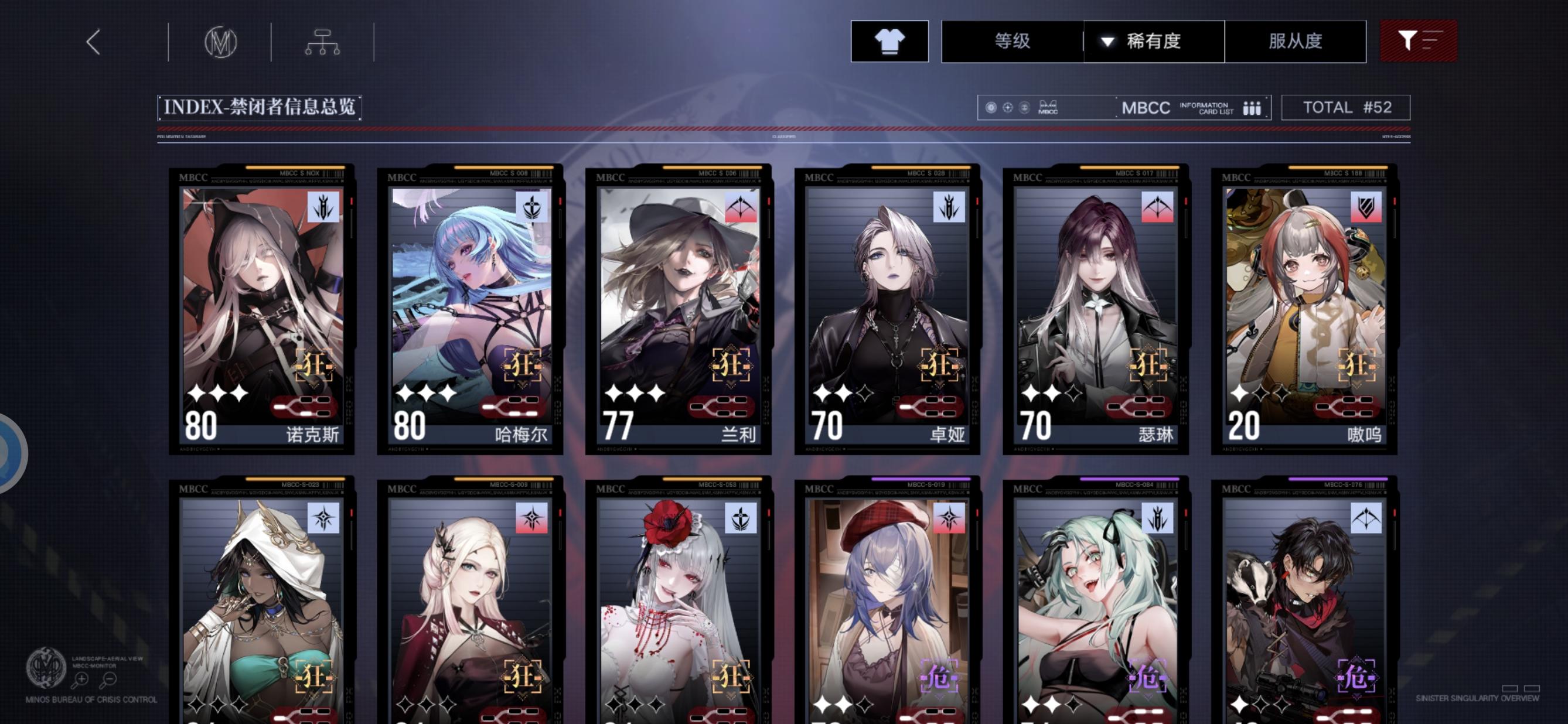The width and height of the screenshot is (1568, 724).
Task: Open the team hierarchy chart icon
Action: (x=323, y=41)
